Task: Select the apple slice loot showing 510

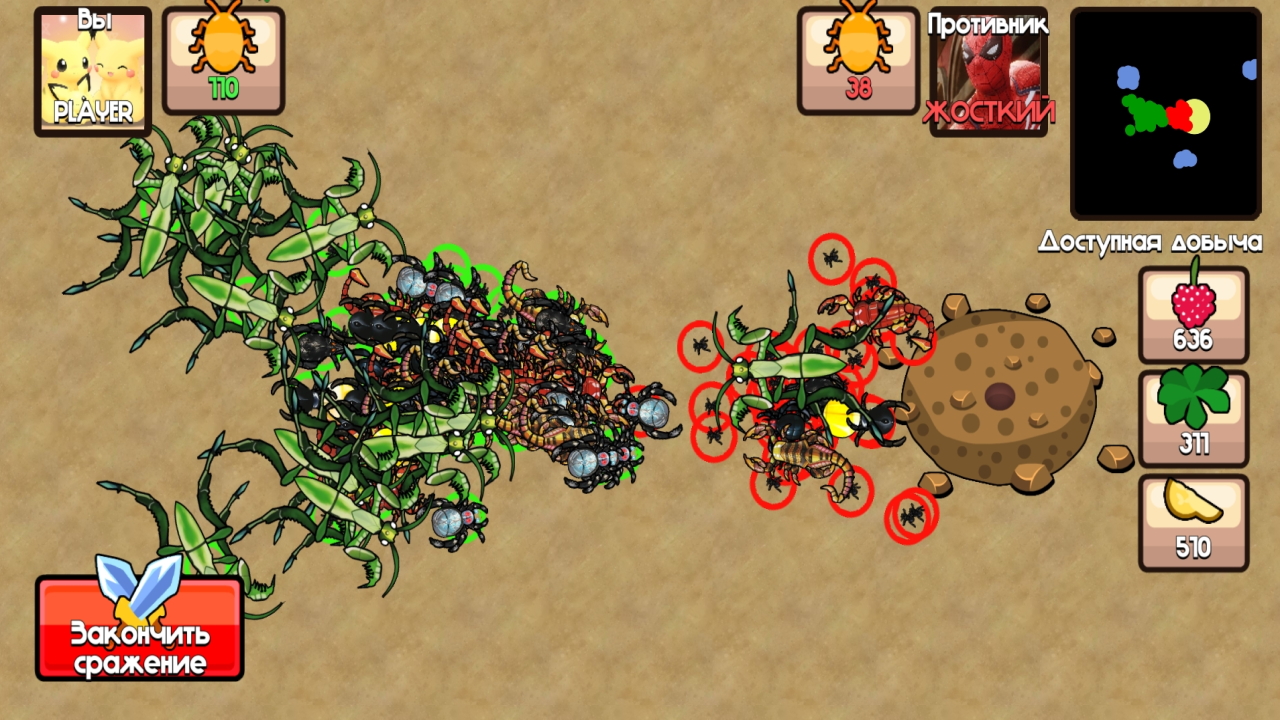Action: tap(1192, 520)
